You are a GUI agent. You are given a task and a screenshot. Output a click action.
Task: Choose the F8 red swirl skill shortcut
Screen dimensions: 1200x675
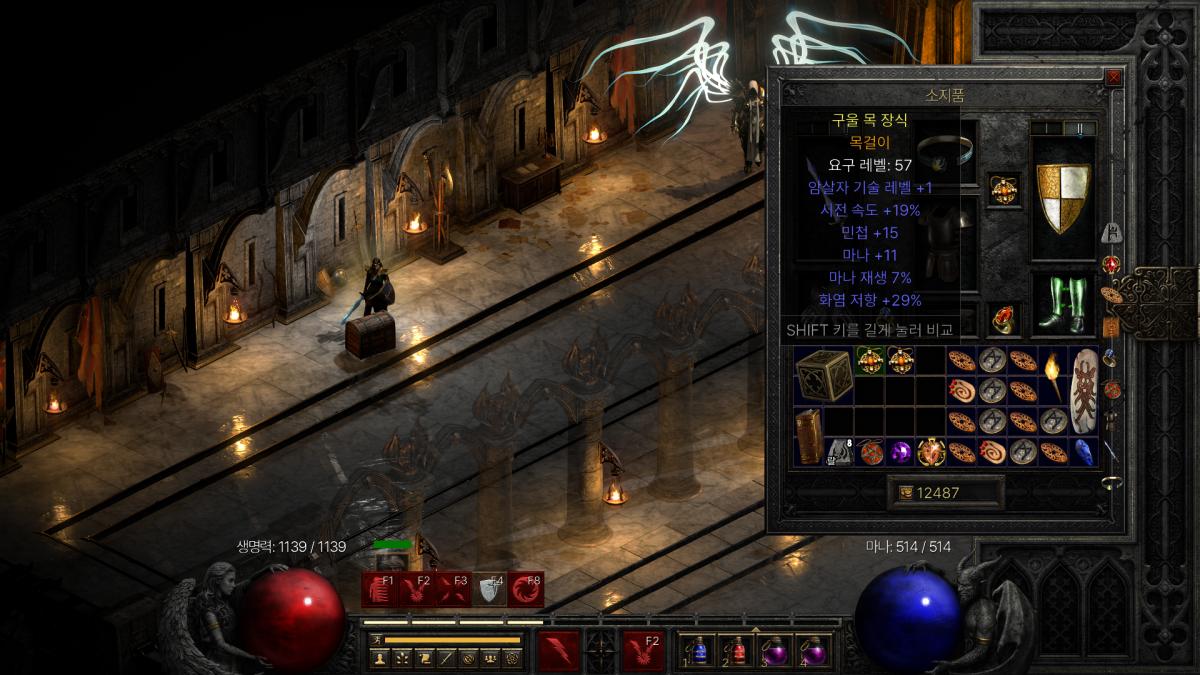tap(526, 590)
